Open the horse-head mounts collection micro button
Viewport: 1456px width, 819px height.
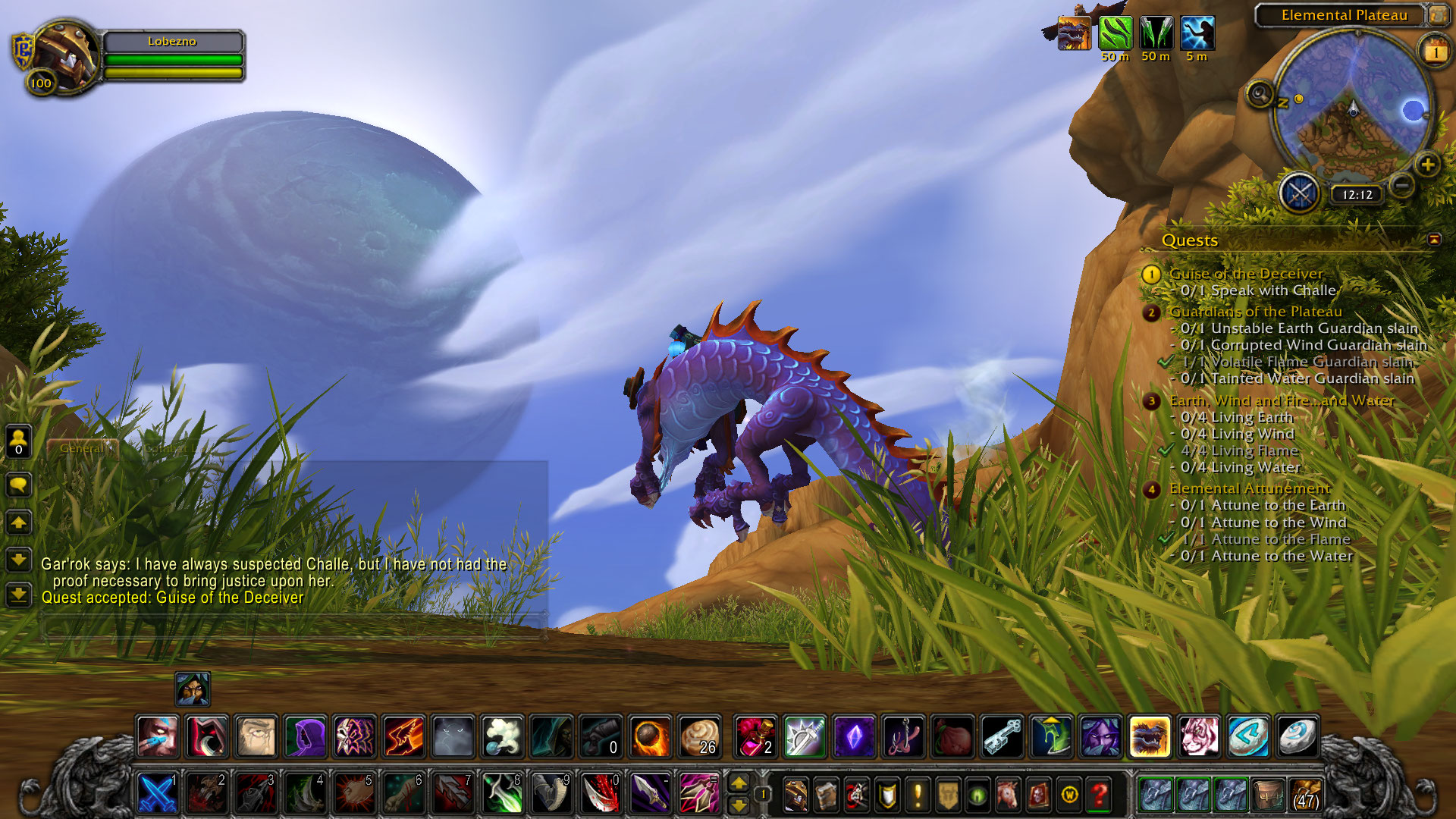pyautogui.click(x=1008, y=795)
